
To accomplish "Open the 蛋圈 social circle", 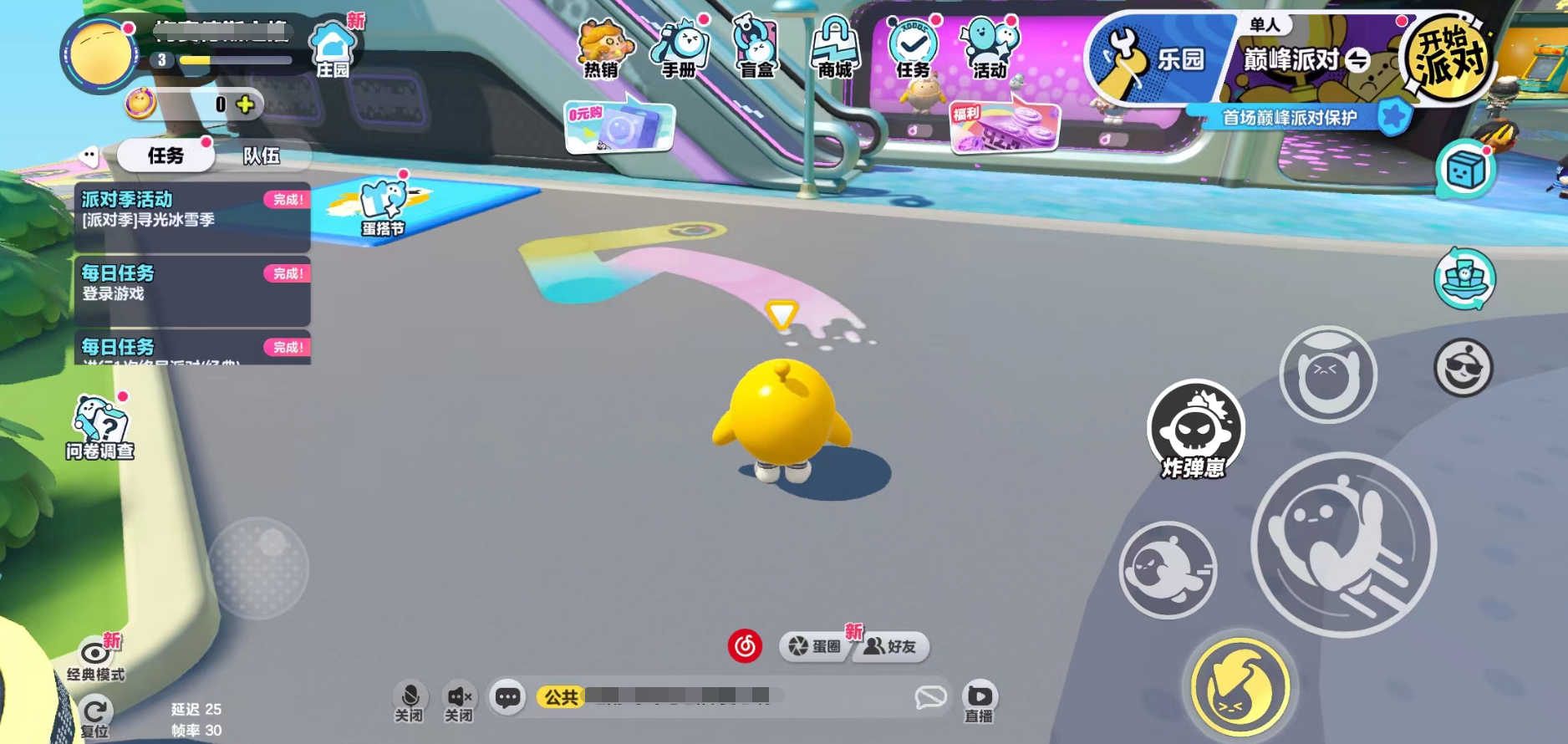I will 815,646.
